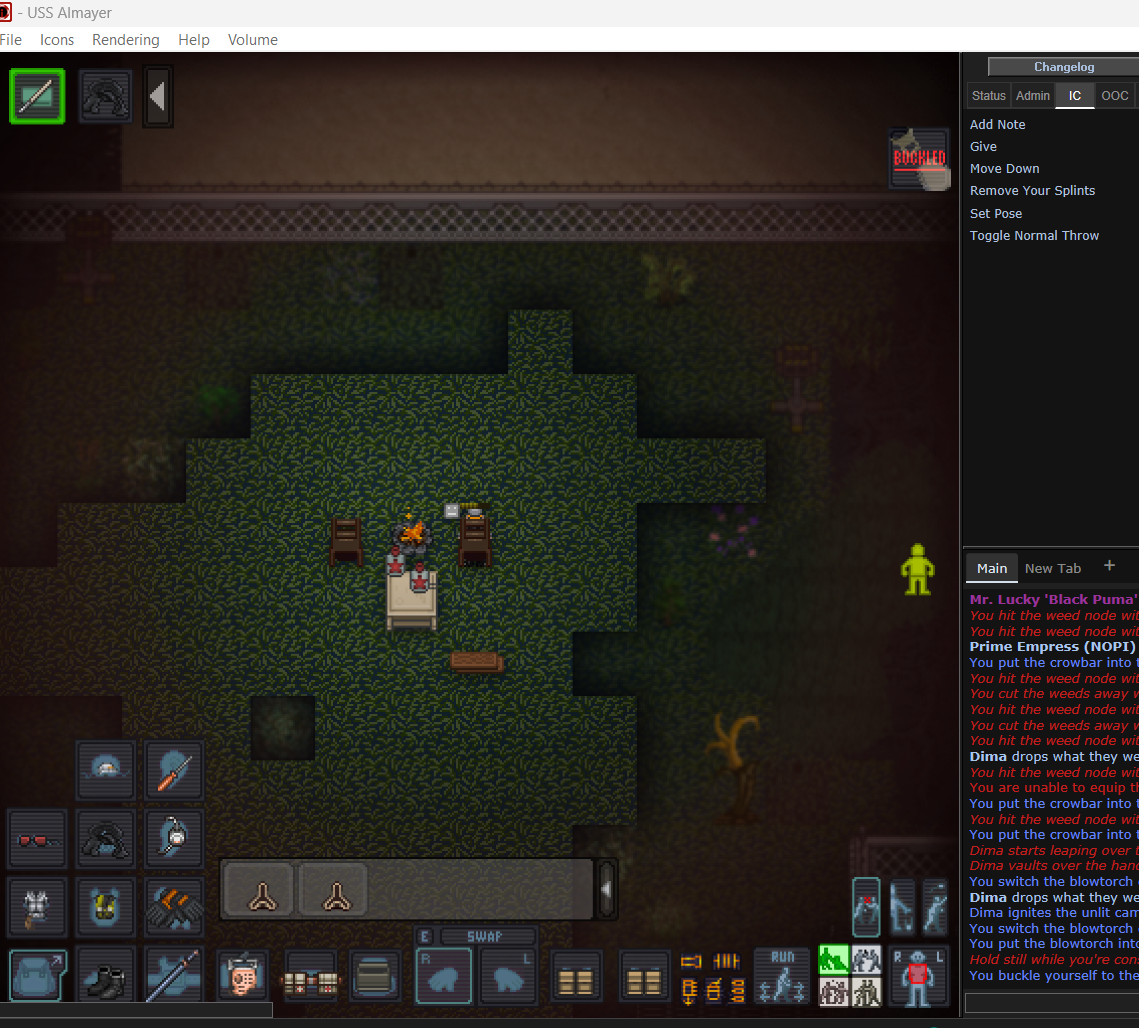Viewport: 1139px width, 1028px height.
Task: Choose the Add Note verb
Action: coord(997,125)
